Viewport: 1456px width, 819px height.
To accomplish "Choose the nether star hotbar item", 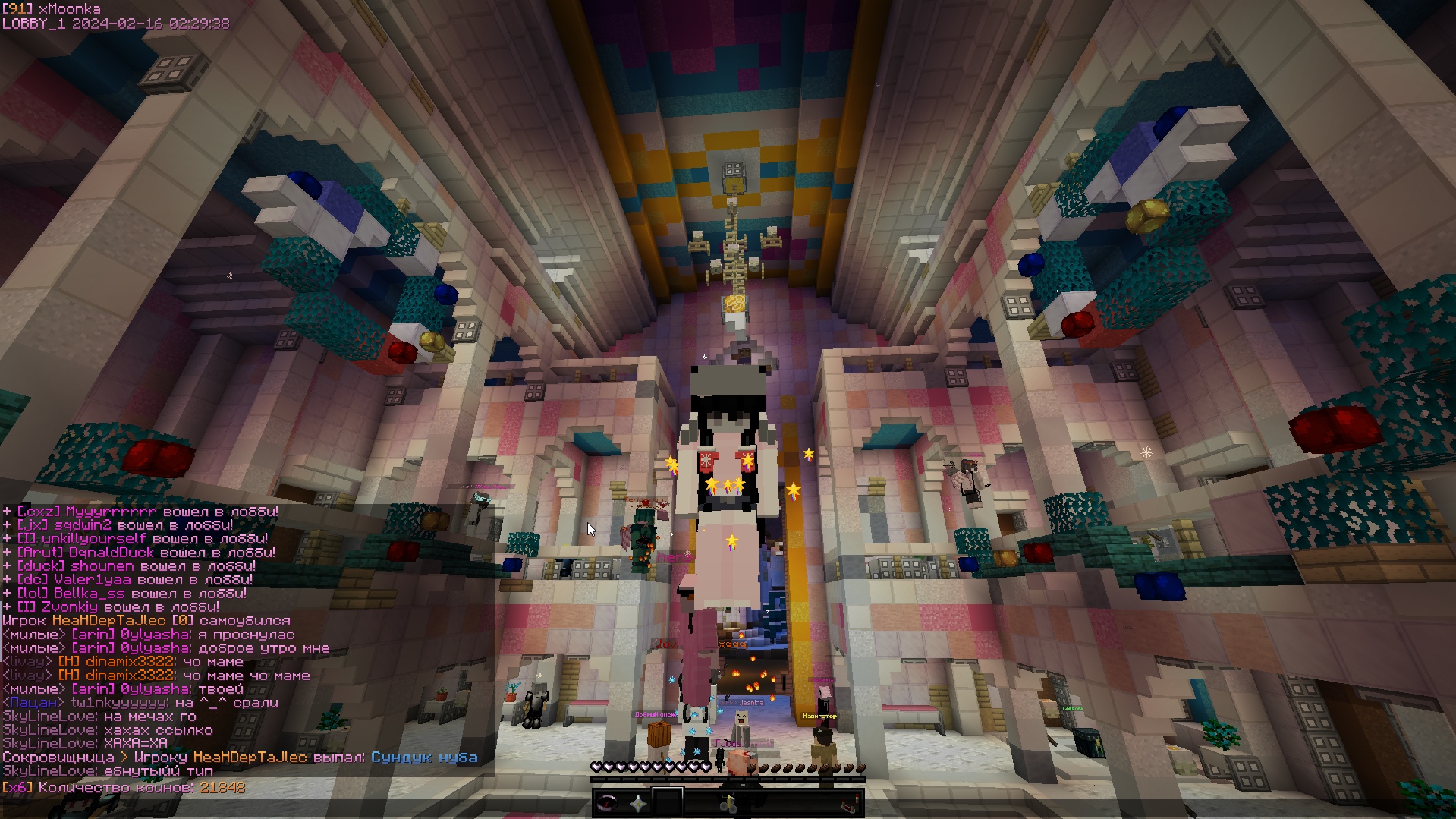I will tap(637, 803).
